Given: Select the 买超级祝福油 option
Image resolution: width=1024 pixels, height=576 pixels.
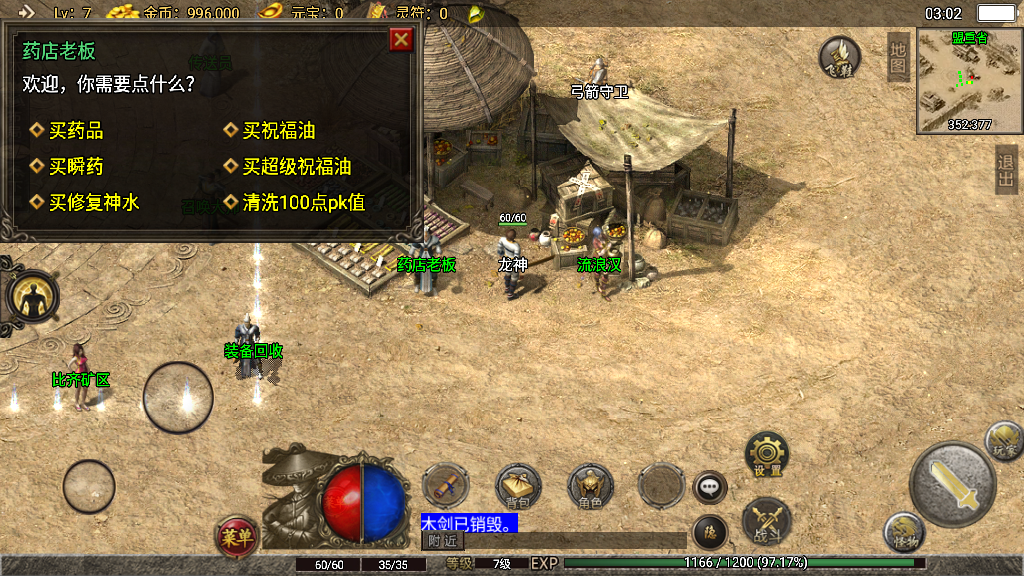Looking at the screenshot, I should 296,167.
